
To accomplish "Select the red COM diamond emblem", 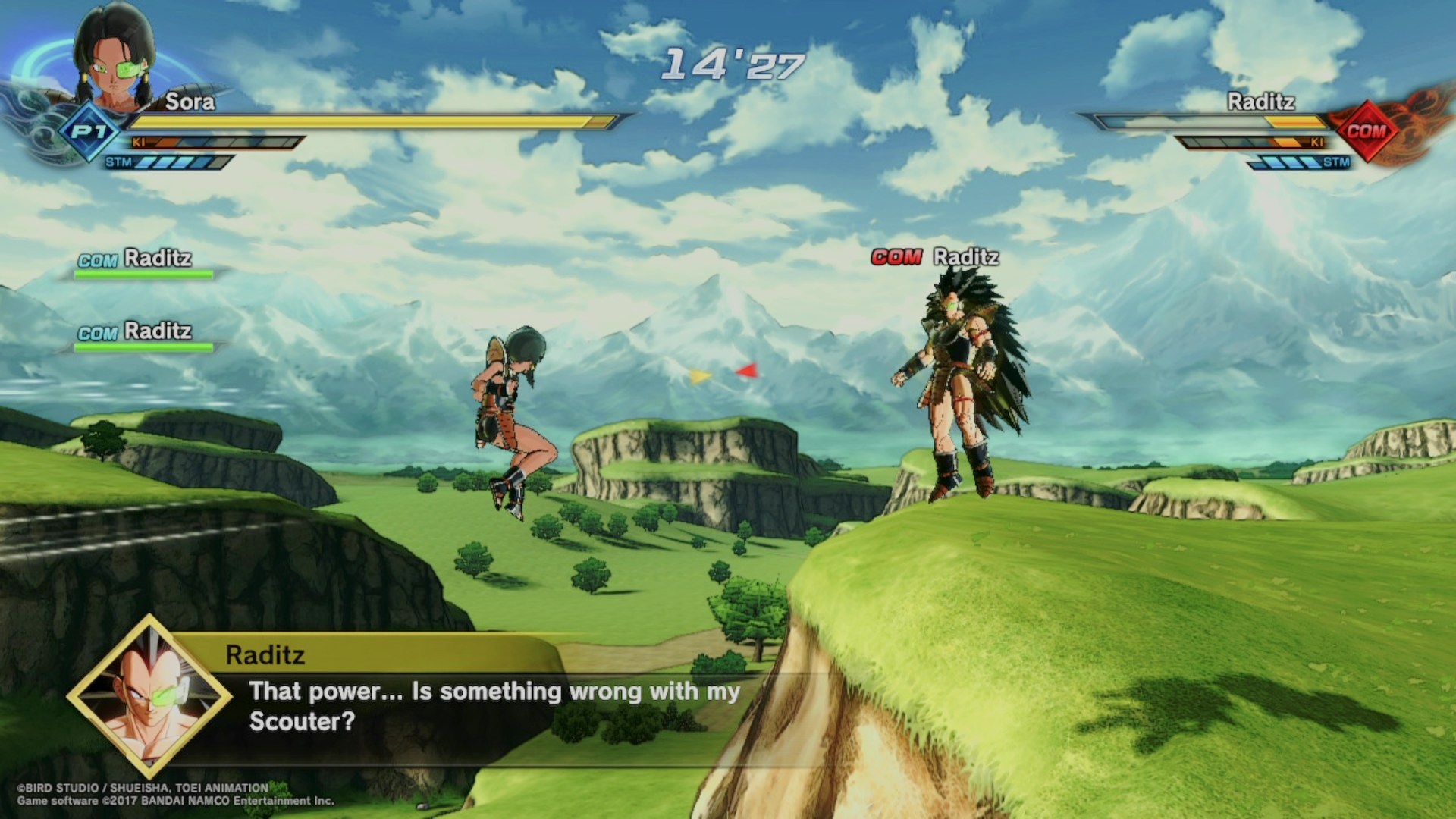I will tap(1366, 131).
